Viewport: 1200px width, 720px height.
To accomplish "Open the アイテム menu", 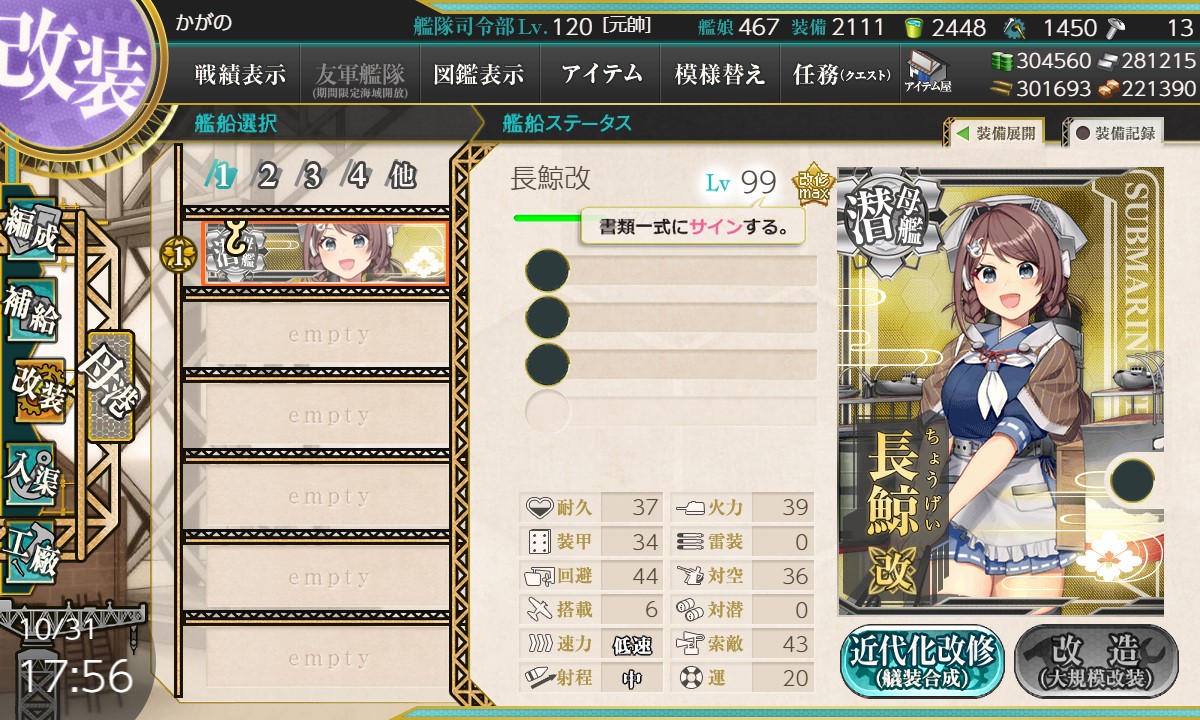I will pyautogui.click(x=601, y=74).
